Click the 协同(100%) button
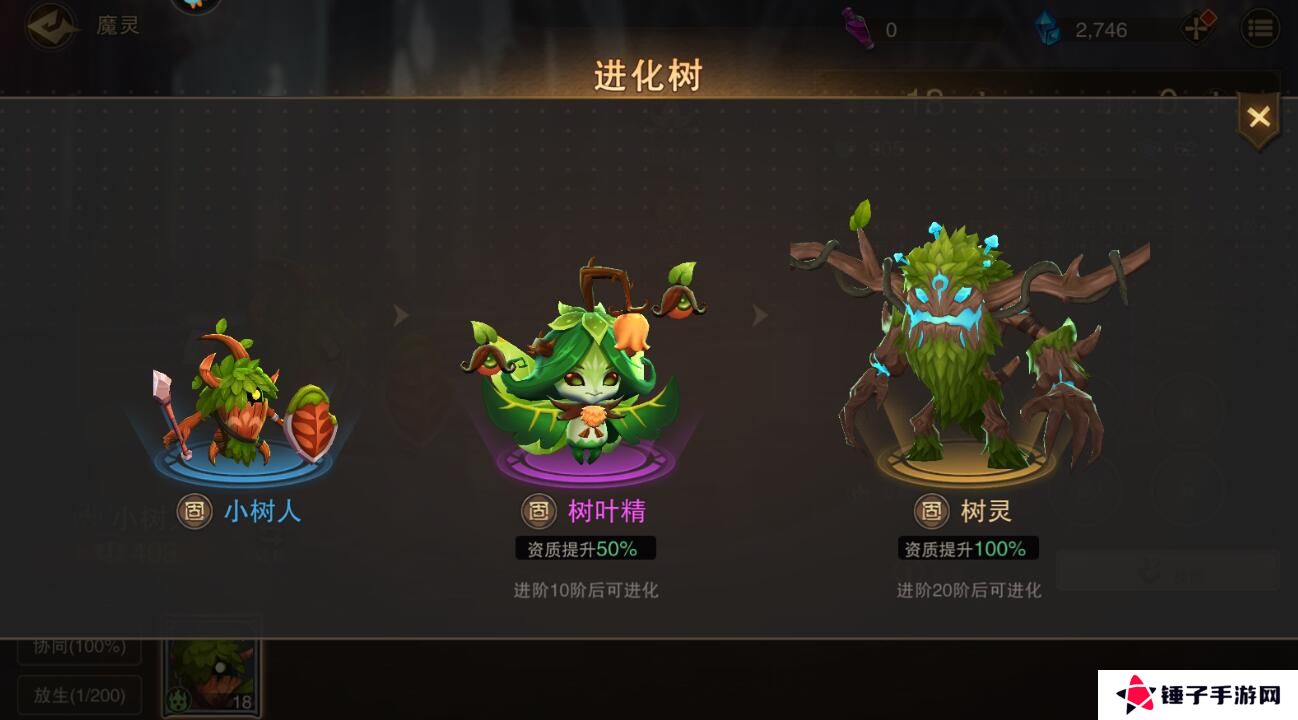1298x720 pixels. pos(78,648)
